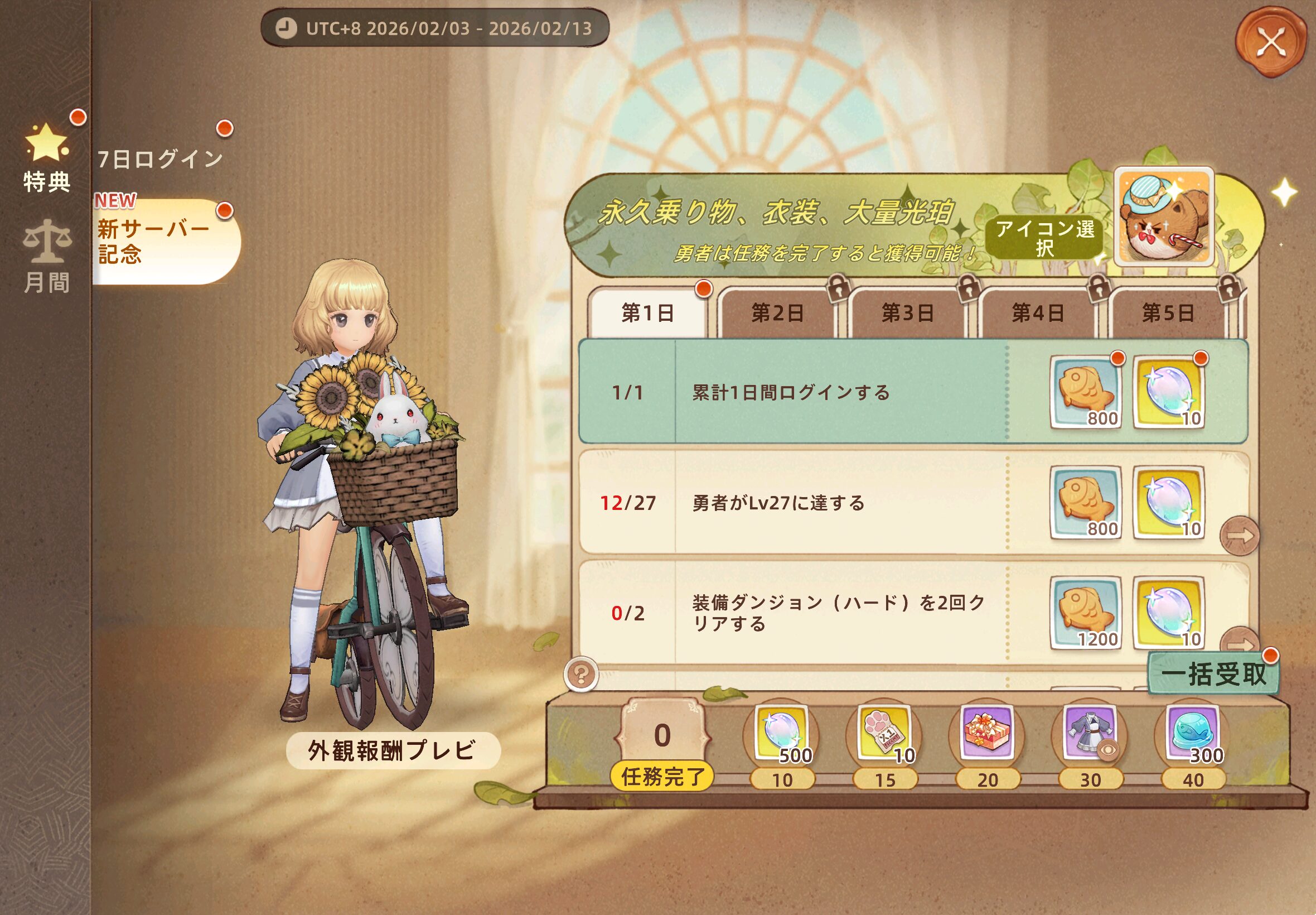Choose the 第4日 tab
The image size is (1316, 915).
[1038, 314]
